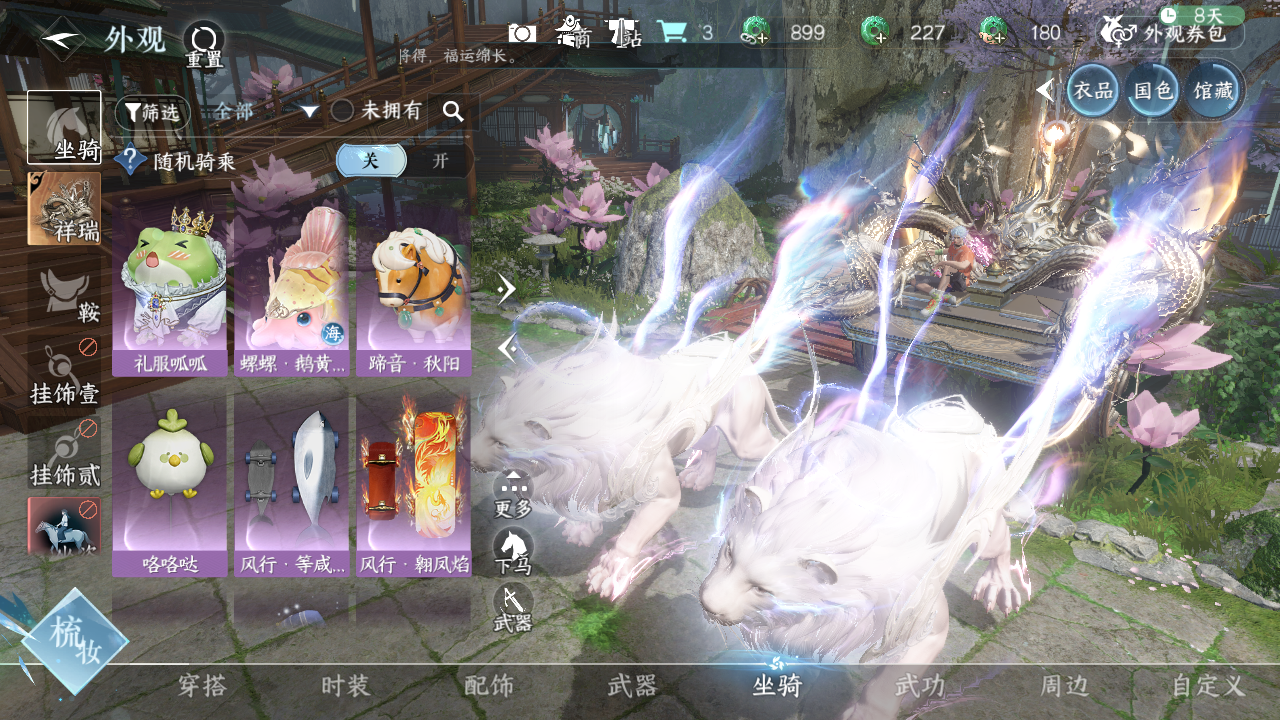Pick the 咯咯哒 chick mount
The image size is (1280, 720).
coord(170,485)
